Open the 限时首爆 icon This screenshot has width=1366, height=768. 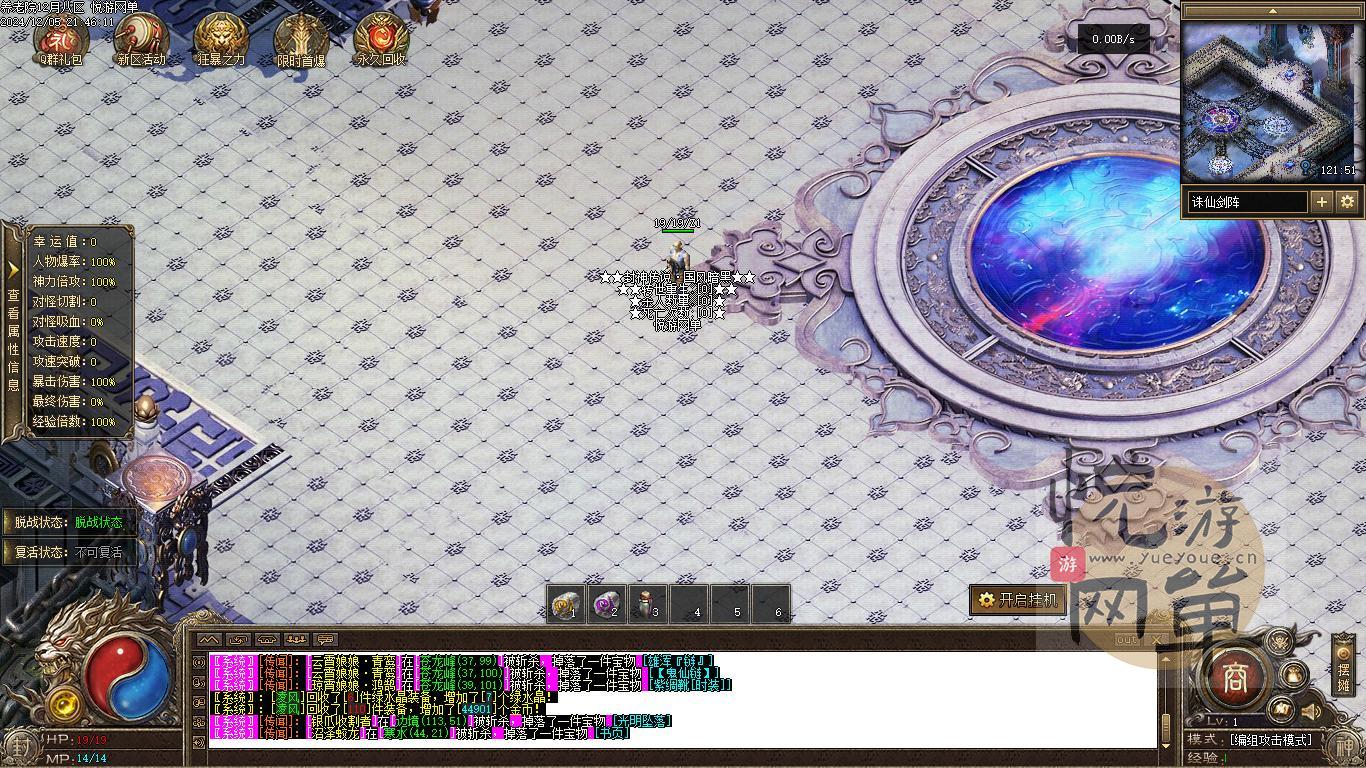301,38
